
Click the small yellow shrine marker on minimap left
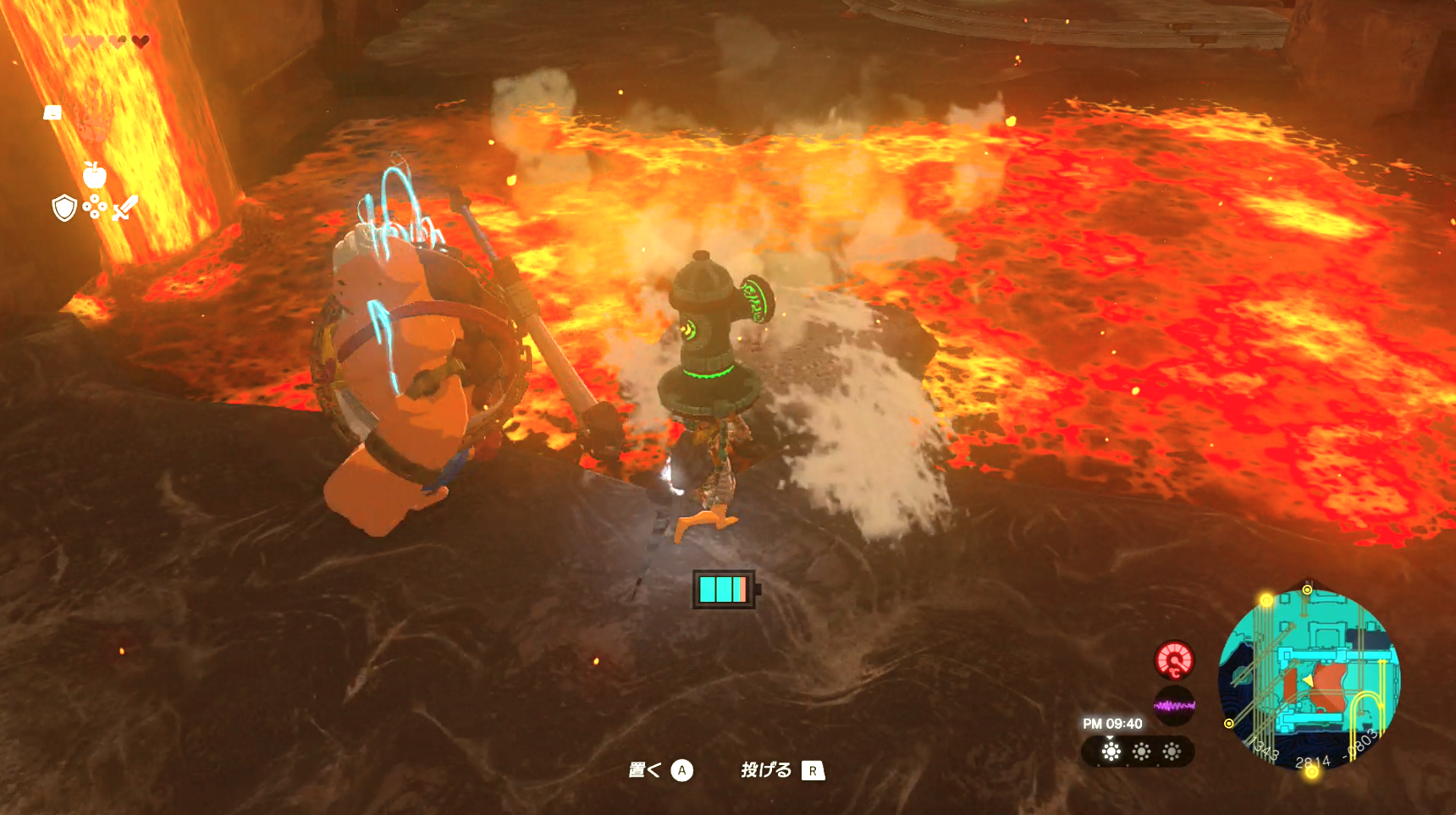pyautogui.click(x=1228, y=723)
